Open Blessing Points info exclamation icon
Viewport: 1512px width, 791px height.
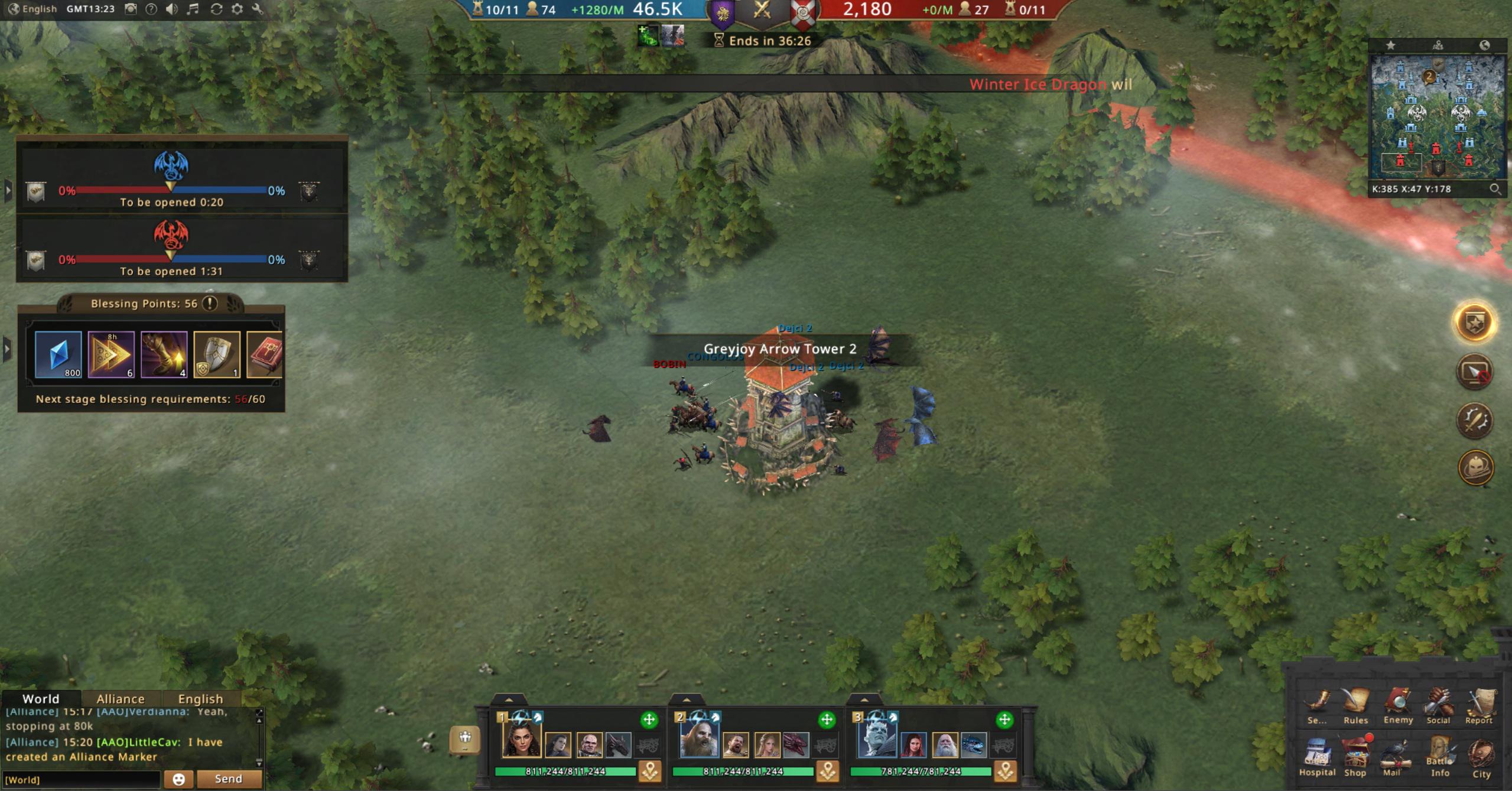[x=210, y=303]
